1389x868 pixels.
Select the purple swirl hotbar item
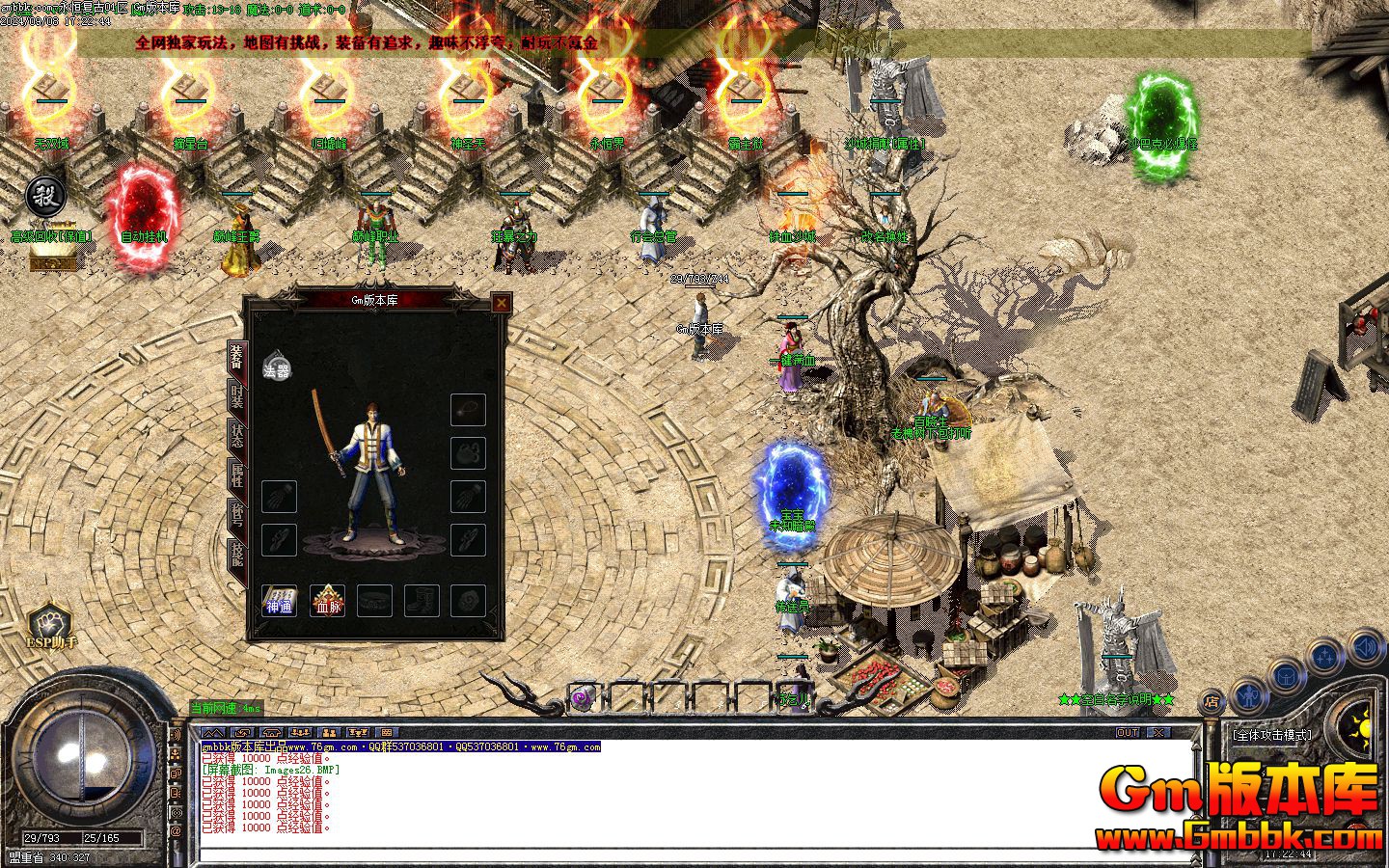coord(582,699)
